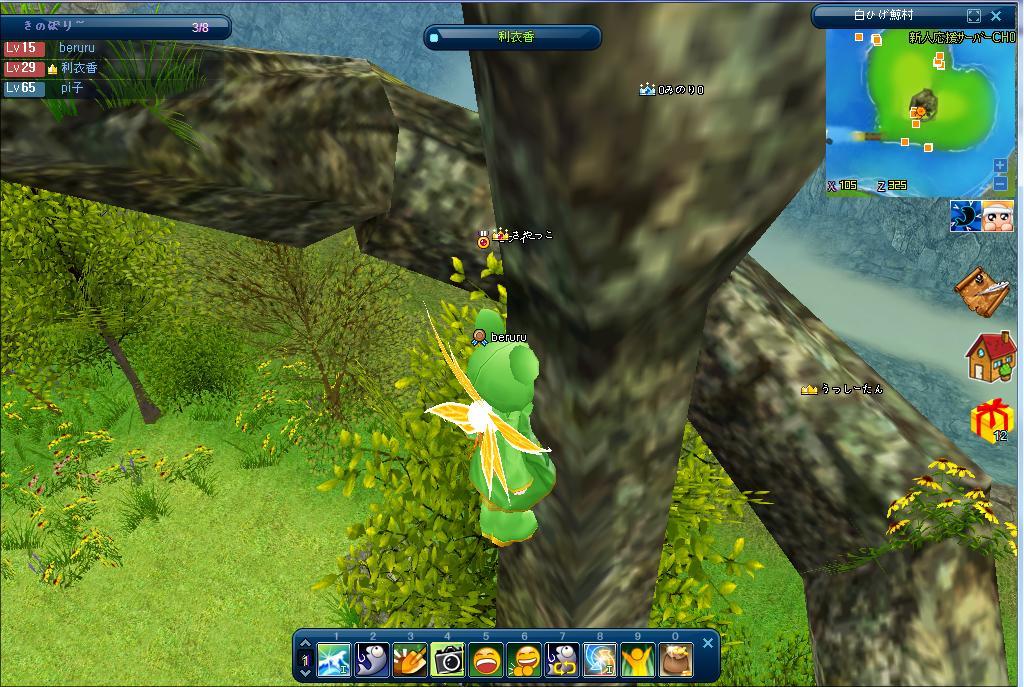Open the quest scroll and quill icon

point(985,290)
